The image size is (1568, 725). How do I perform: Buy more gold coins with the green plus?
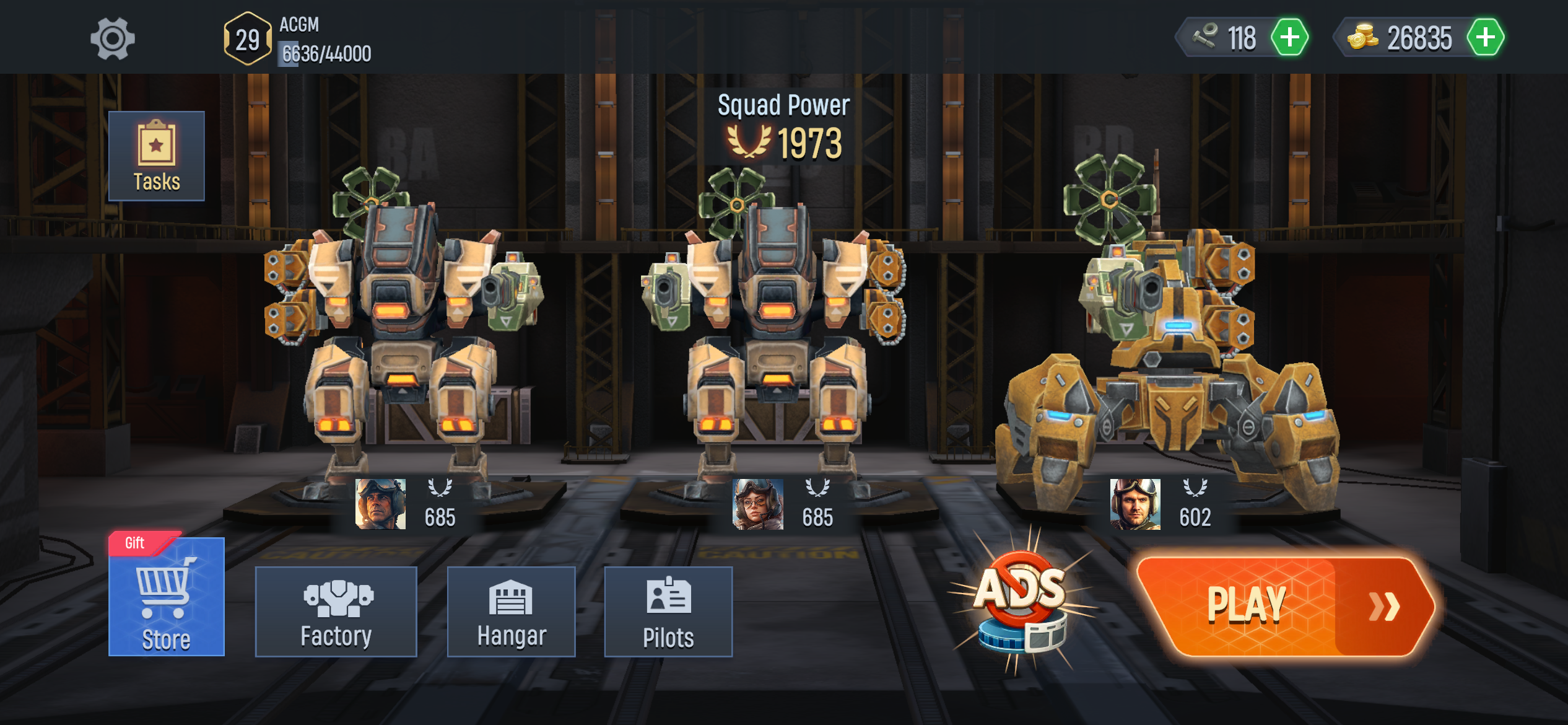click(x=1485, y=38)
